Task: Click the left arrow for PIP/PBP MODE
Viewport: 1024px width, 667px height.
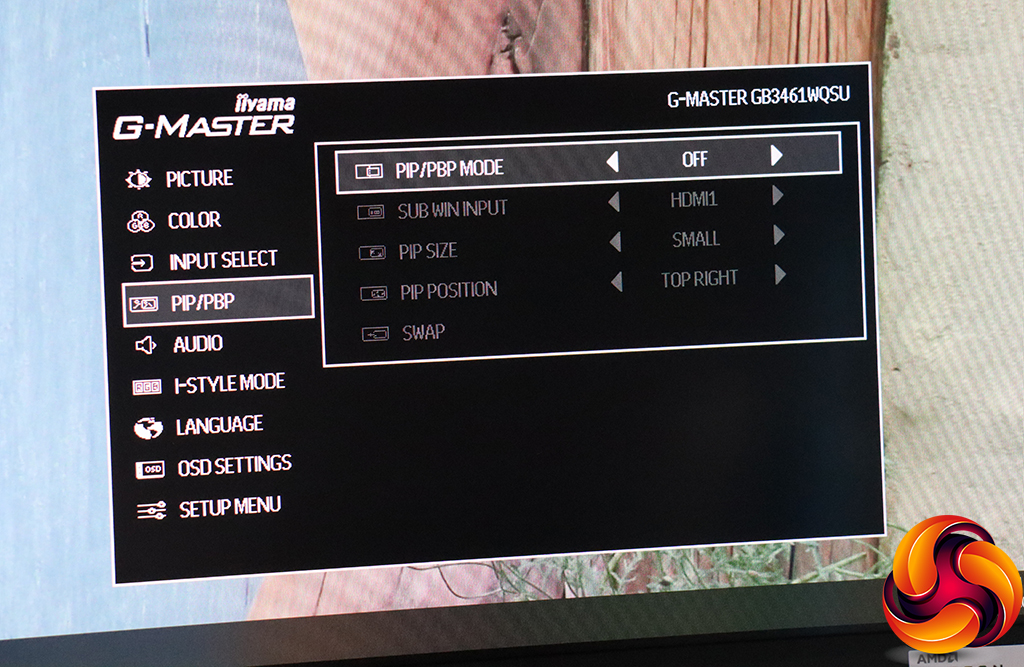Action: point(611,160)
